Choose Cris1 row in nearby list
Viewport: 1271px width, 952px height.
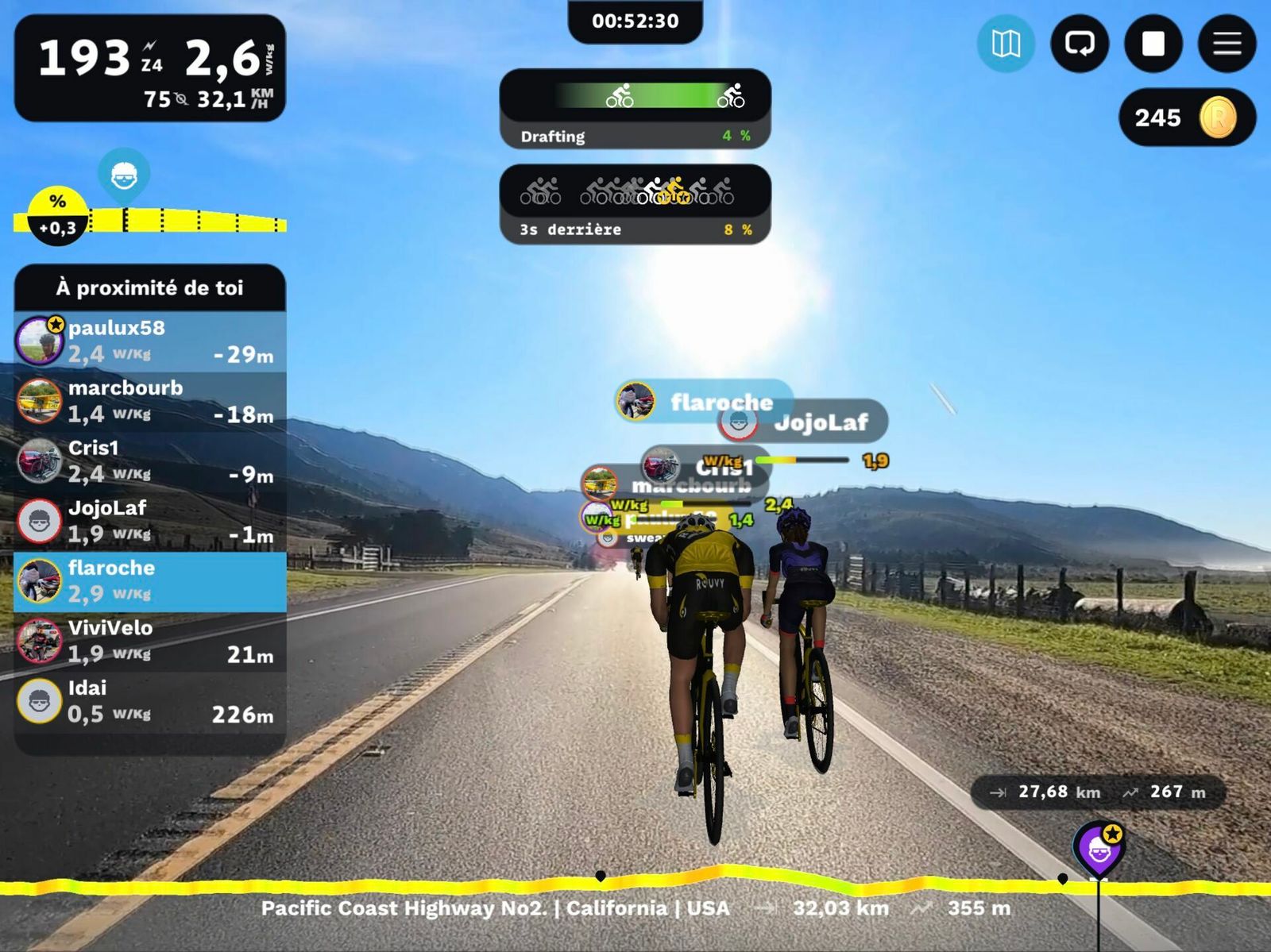(150, 461)
